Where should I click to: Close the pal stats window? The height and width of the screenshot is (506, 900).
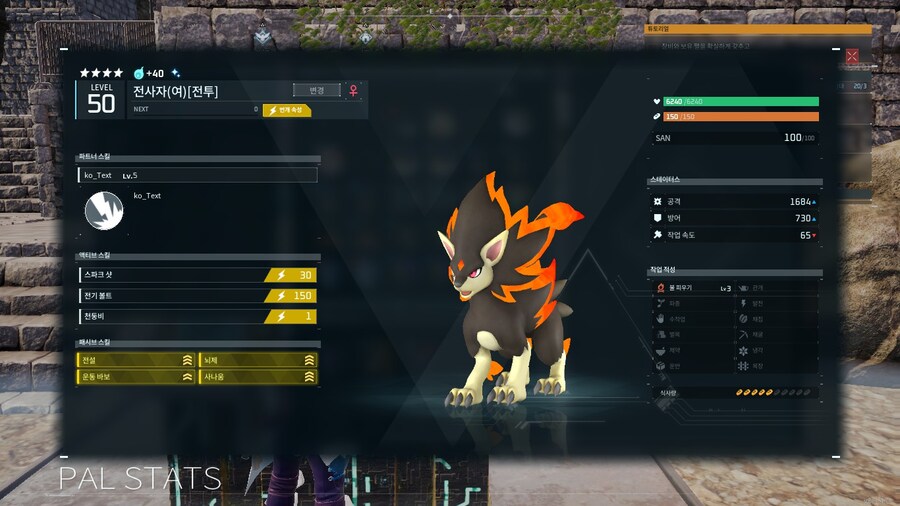click(852, 57)
